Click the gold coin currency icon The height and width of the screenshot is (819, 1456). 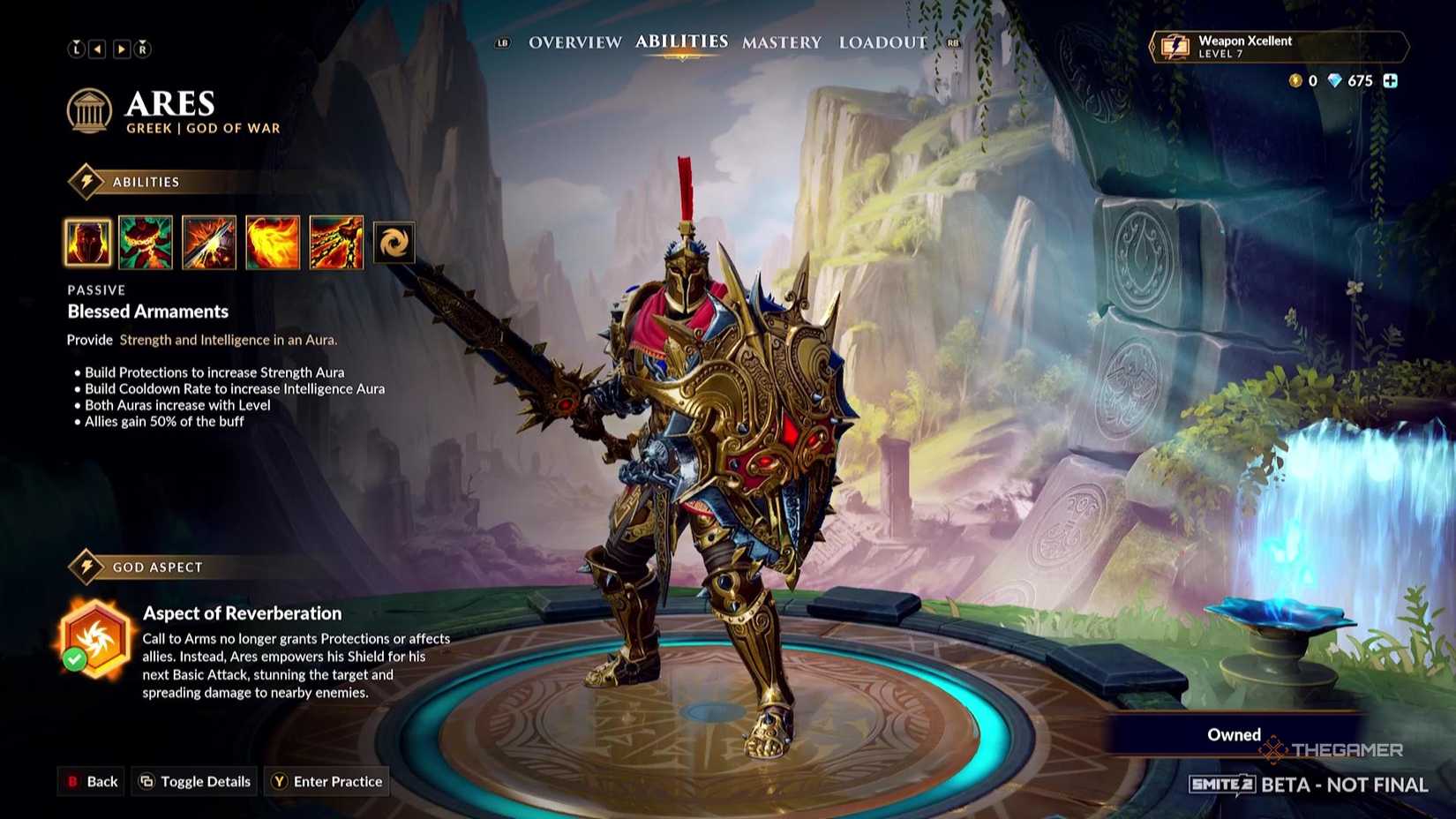[1295, 80]
